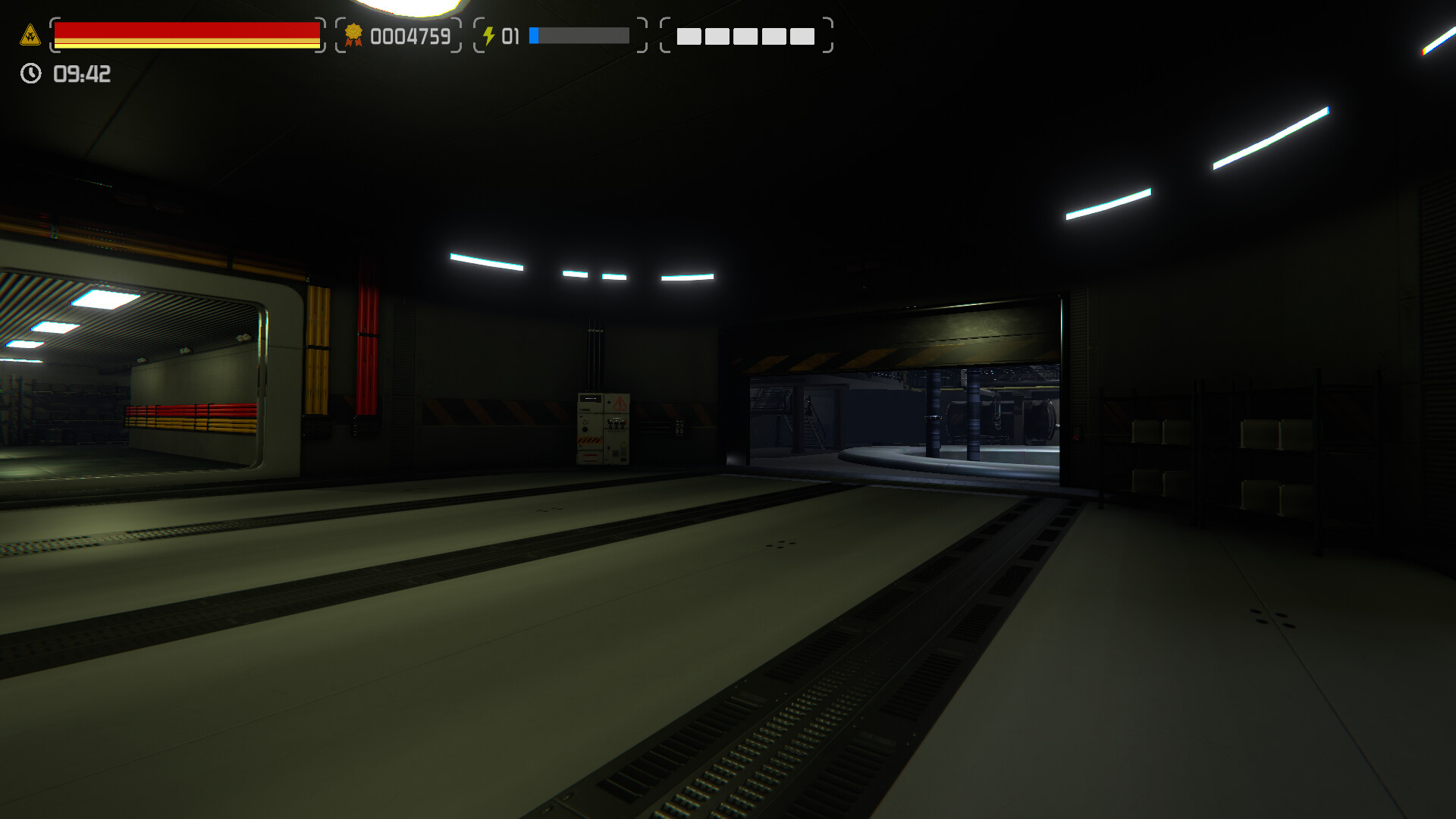Select the fourth inventory slot
Screen dimensions: 1456x819
click(773, 36)
